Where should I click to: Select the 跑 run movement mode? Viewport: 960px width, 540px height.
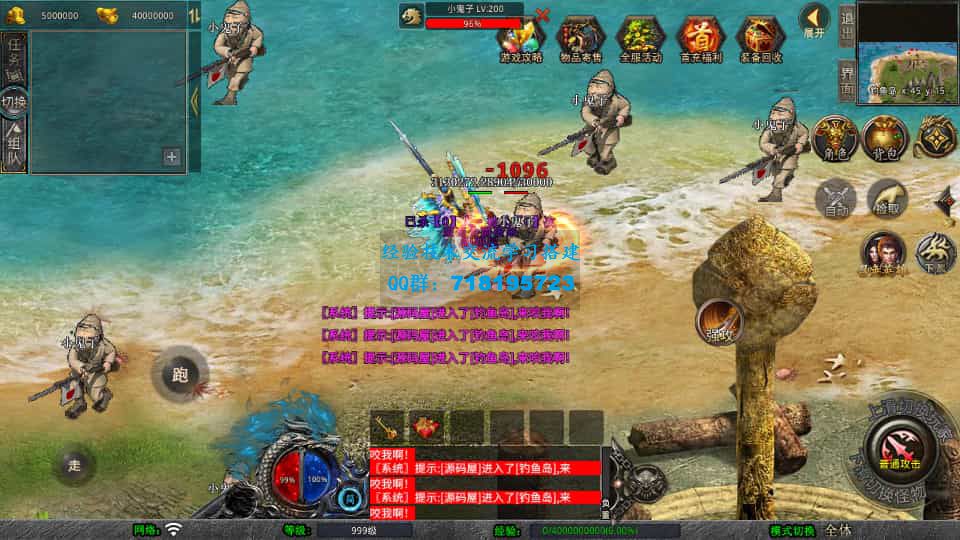(180, 375)
